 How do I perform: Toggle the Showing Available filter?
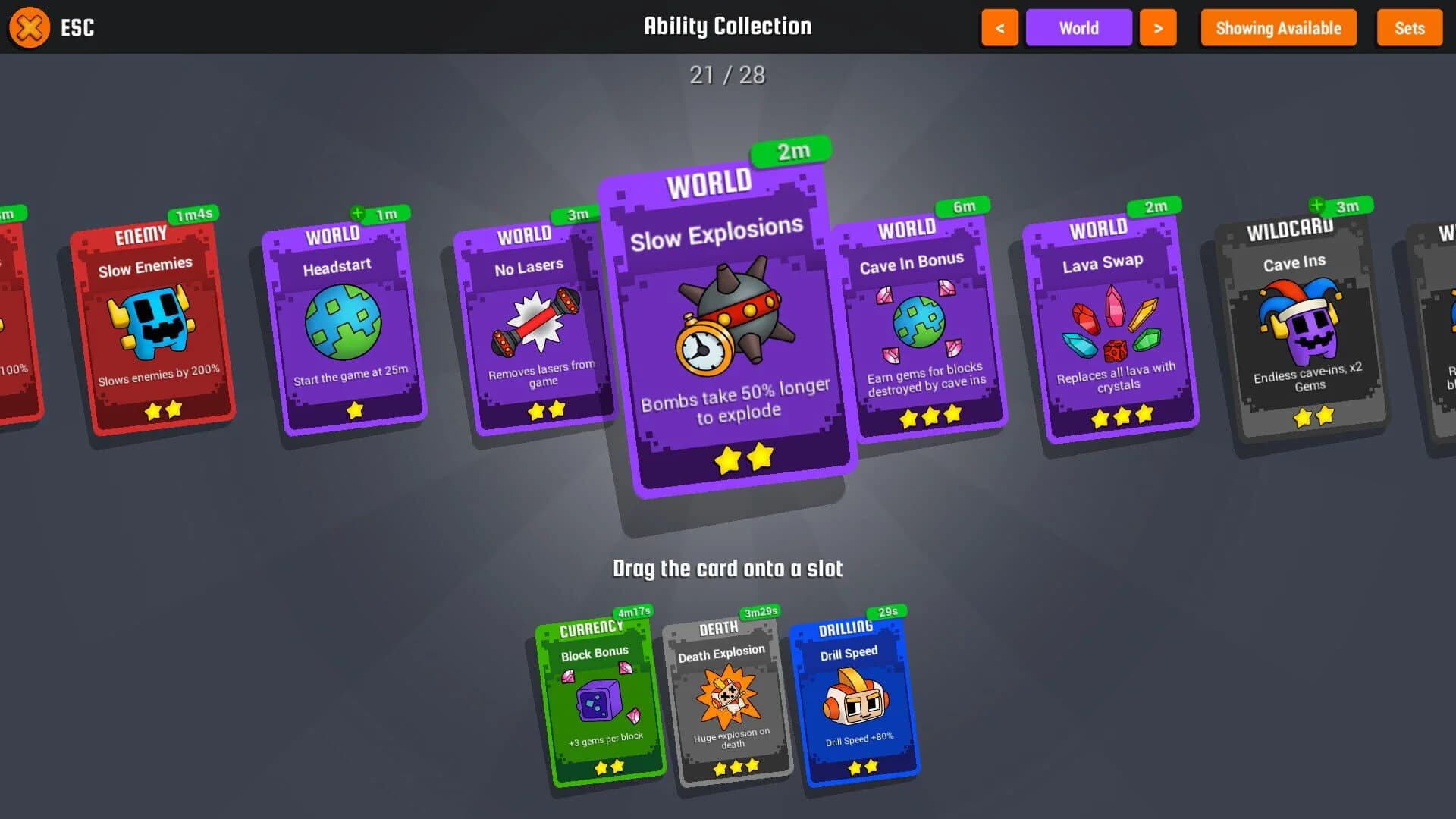click(1278, 28)
